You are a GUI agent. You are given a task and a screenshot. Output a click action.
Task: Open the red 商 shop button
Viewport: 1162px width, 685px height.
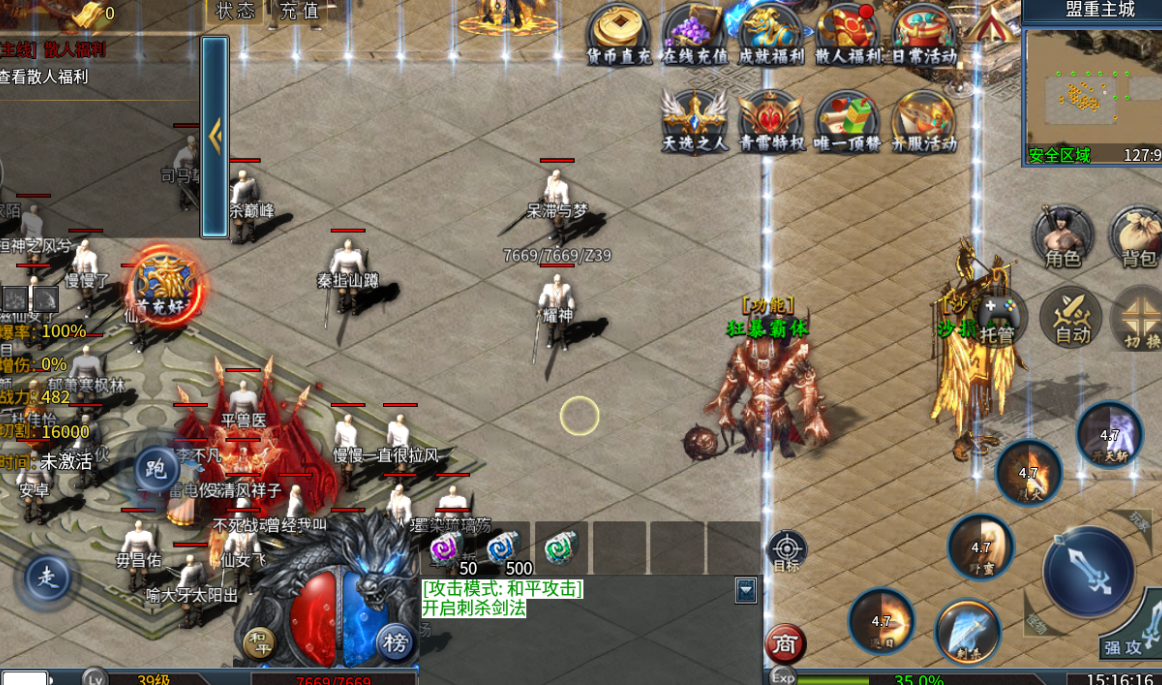[x=785, y=645]
